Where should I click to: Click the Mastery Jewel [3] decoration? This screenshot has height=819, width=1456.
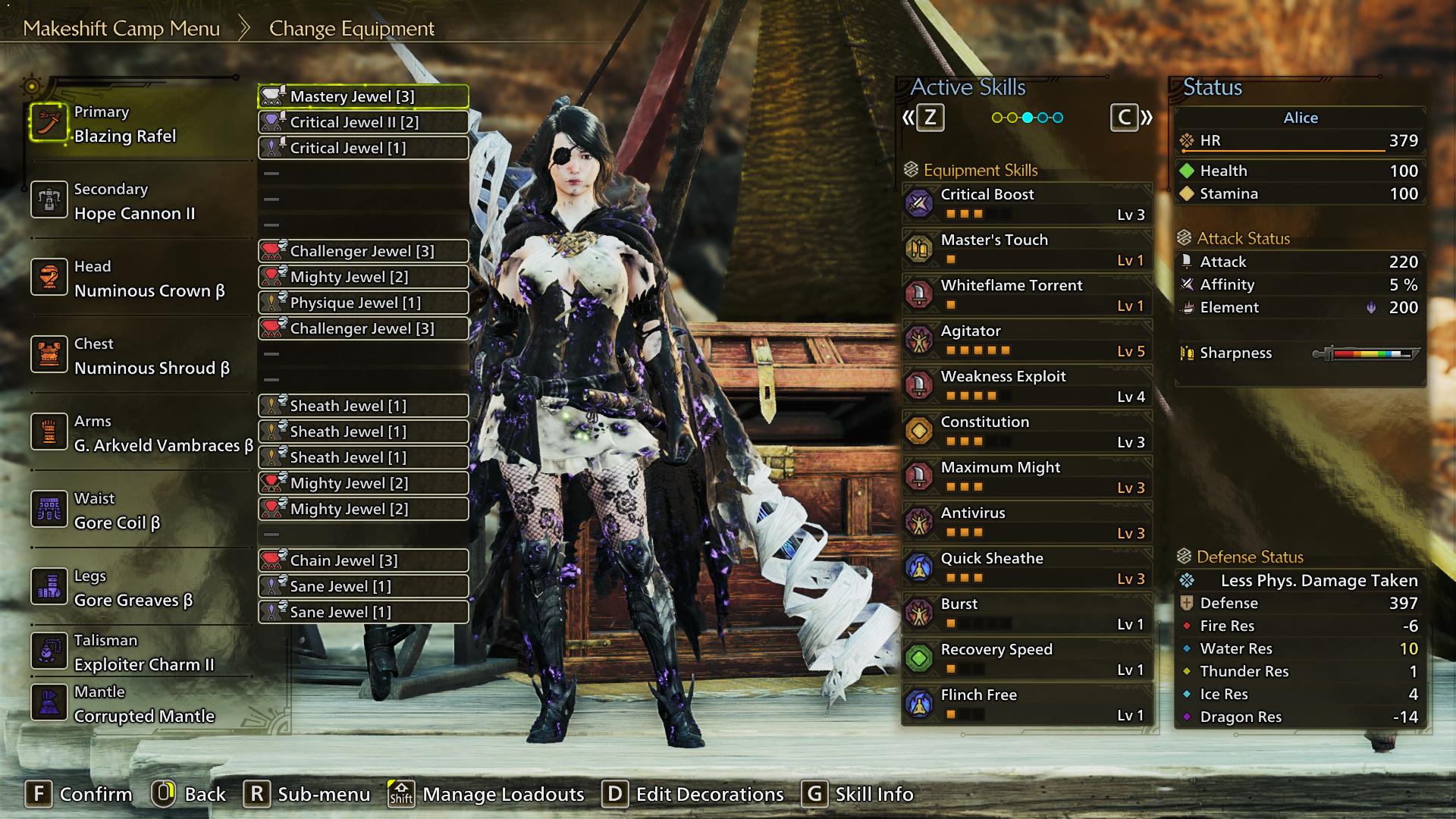point(363,96)
